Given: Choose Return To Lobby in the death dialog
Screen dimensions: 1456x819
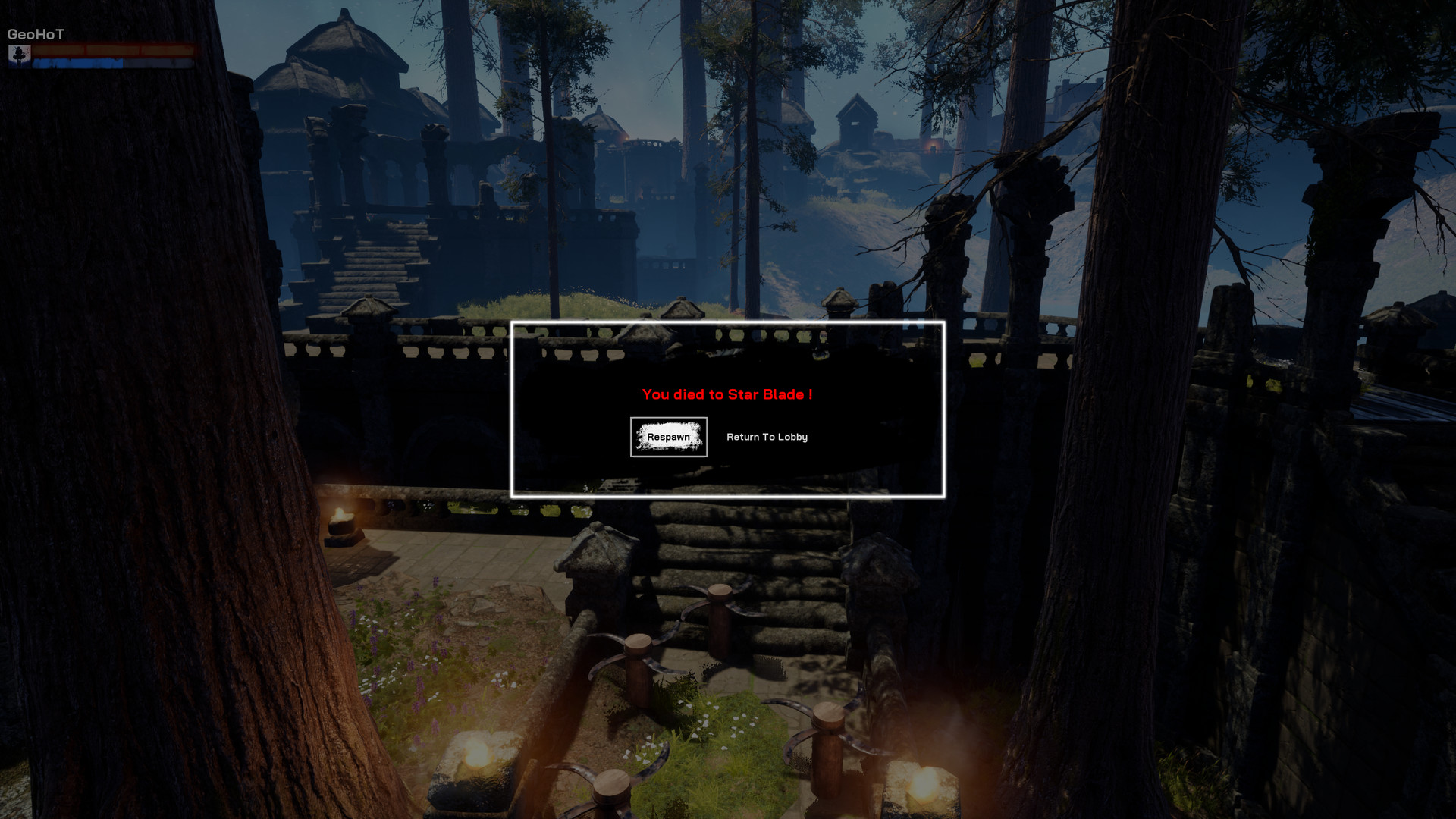Looking at the screenshot, I should click(767, 437).
